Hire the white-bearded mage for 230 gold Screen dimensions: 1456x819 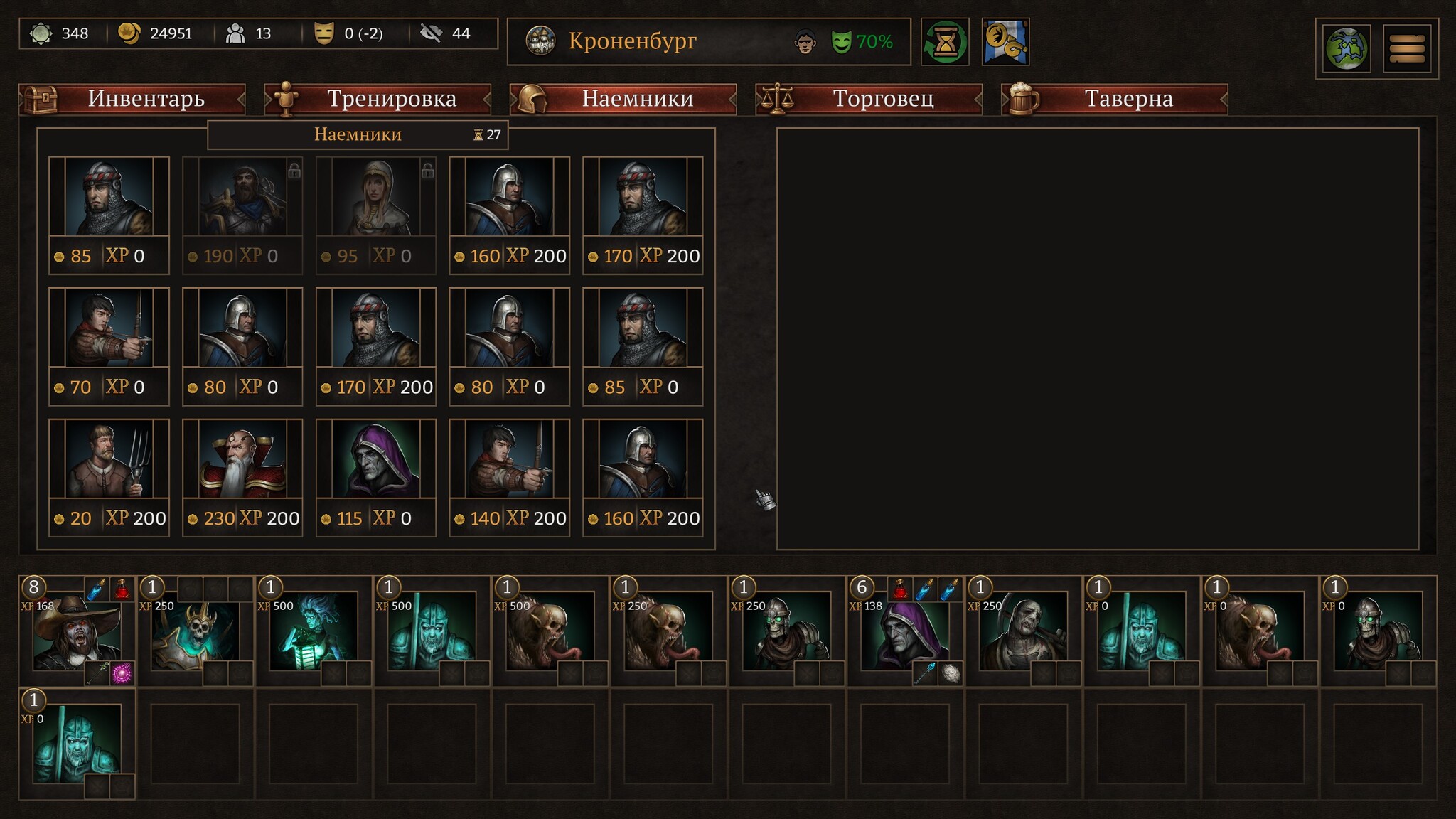pyautogui.click(x=242, y=477)
